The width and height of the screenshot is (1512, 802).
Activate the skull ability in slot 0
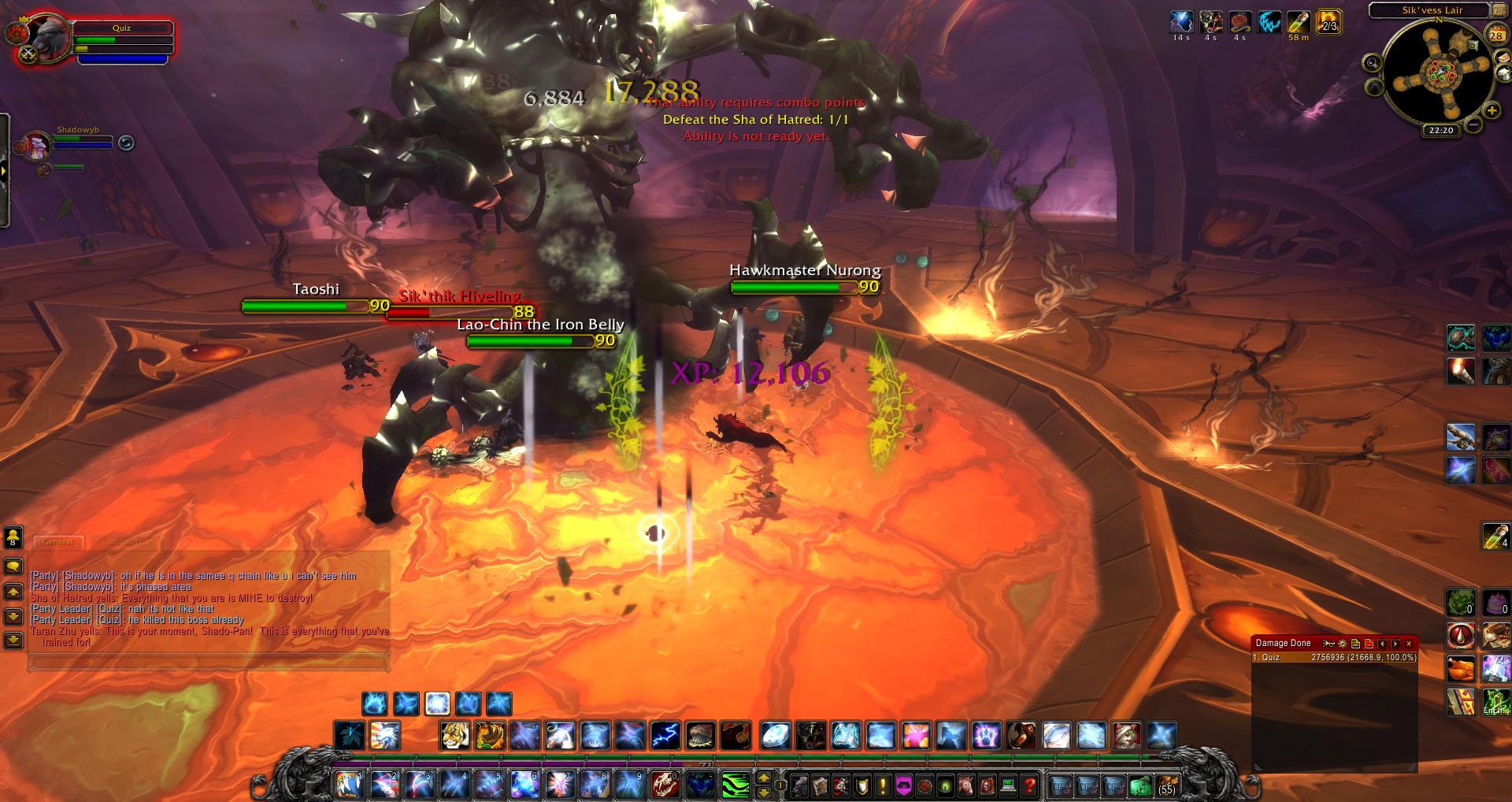click(x=664, y=785)
